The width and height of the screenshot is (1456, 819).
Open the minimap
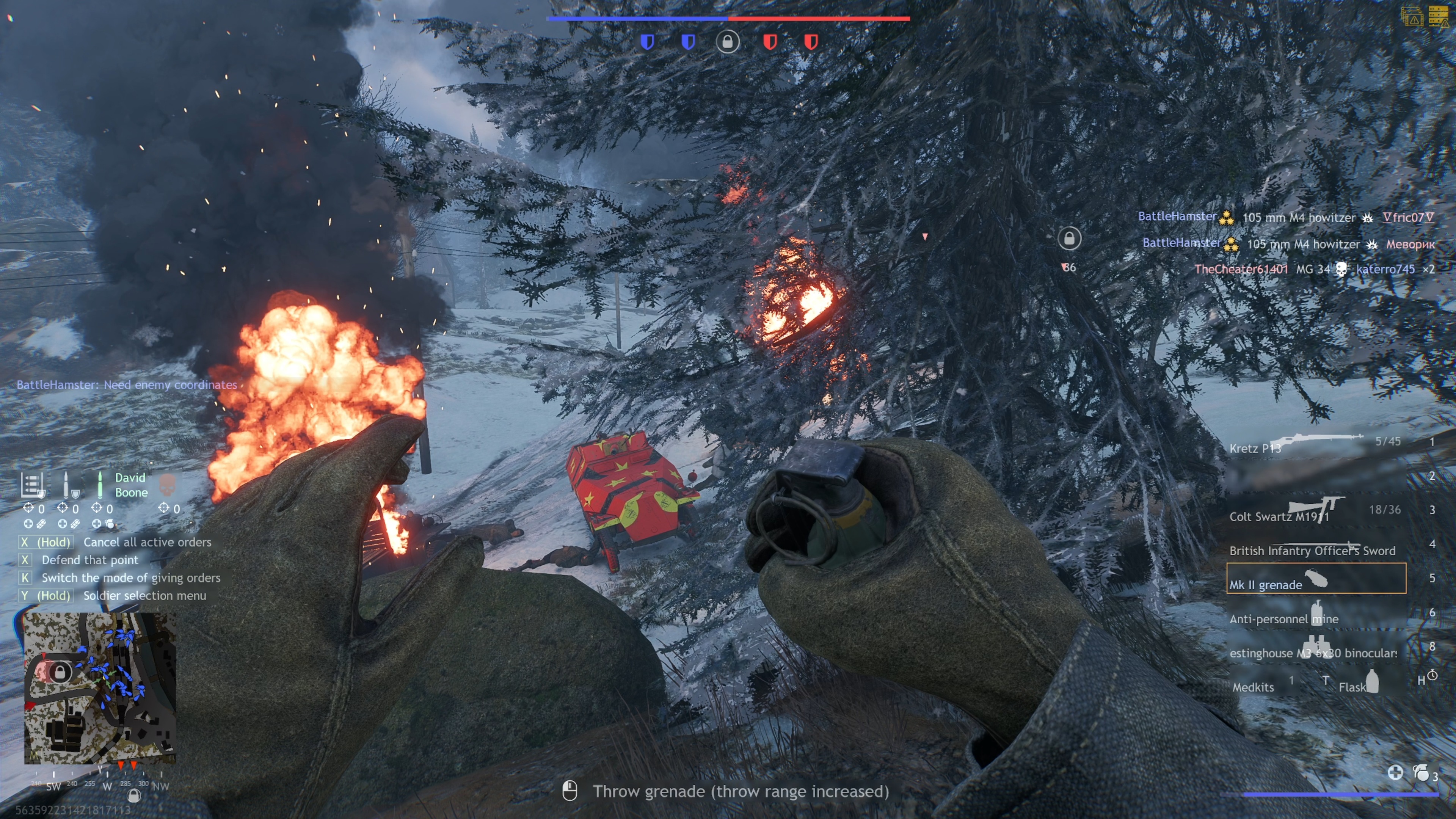[99, 688]
